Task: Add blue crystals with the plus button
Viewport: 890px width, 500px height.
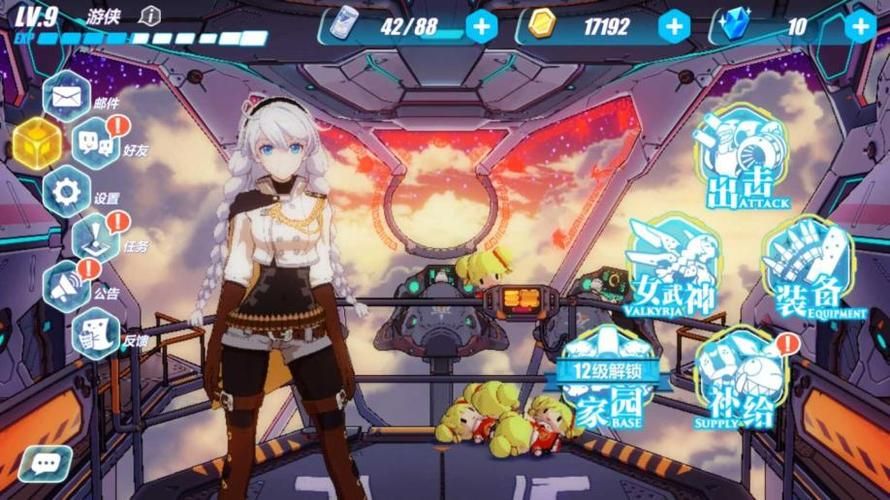Action: coord(859,26)
